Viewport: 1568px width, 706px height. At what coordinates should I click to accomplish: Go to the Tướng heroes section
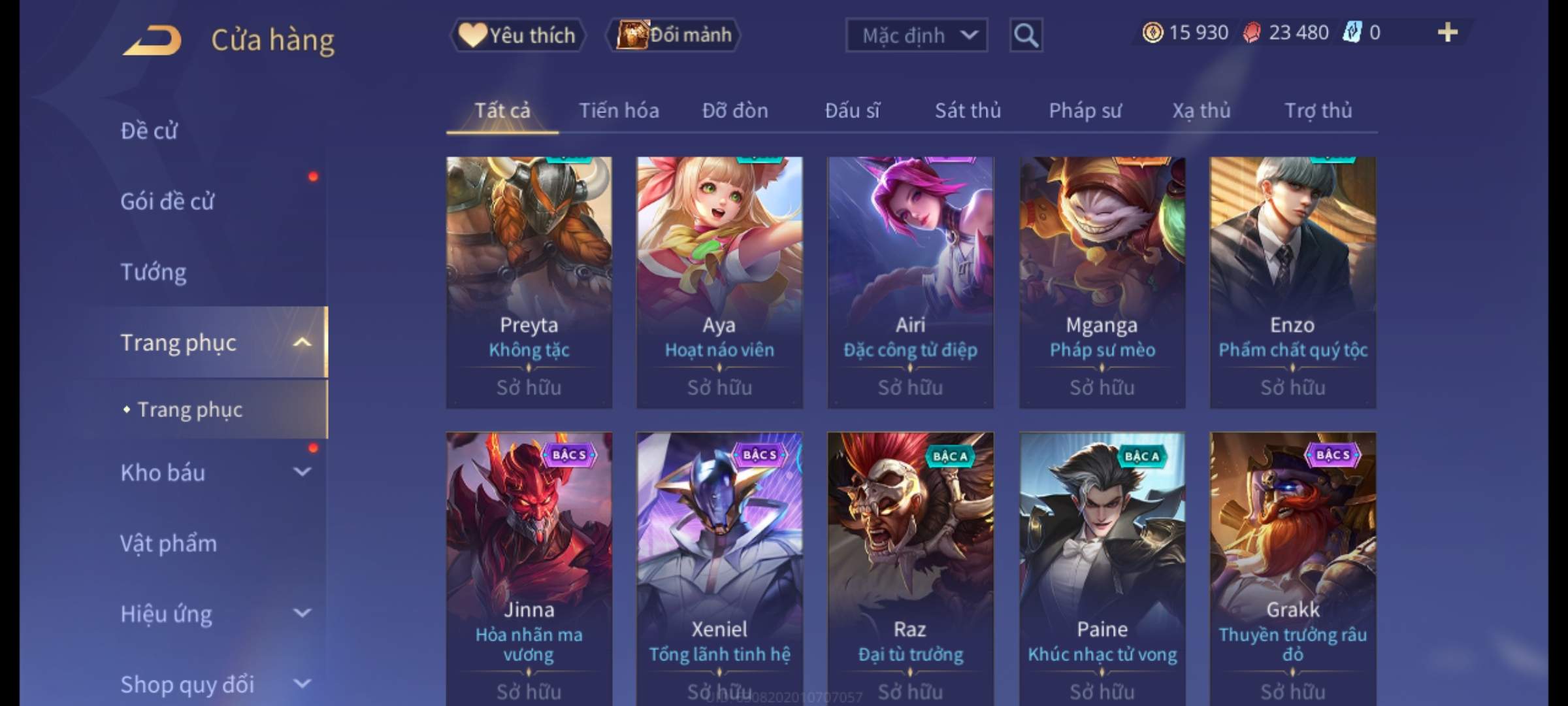coord(154,272)
